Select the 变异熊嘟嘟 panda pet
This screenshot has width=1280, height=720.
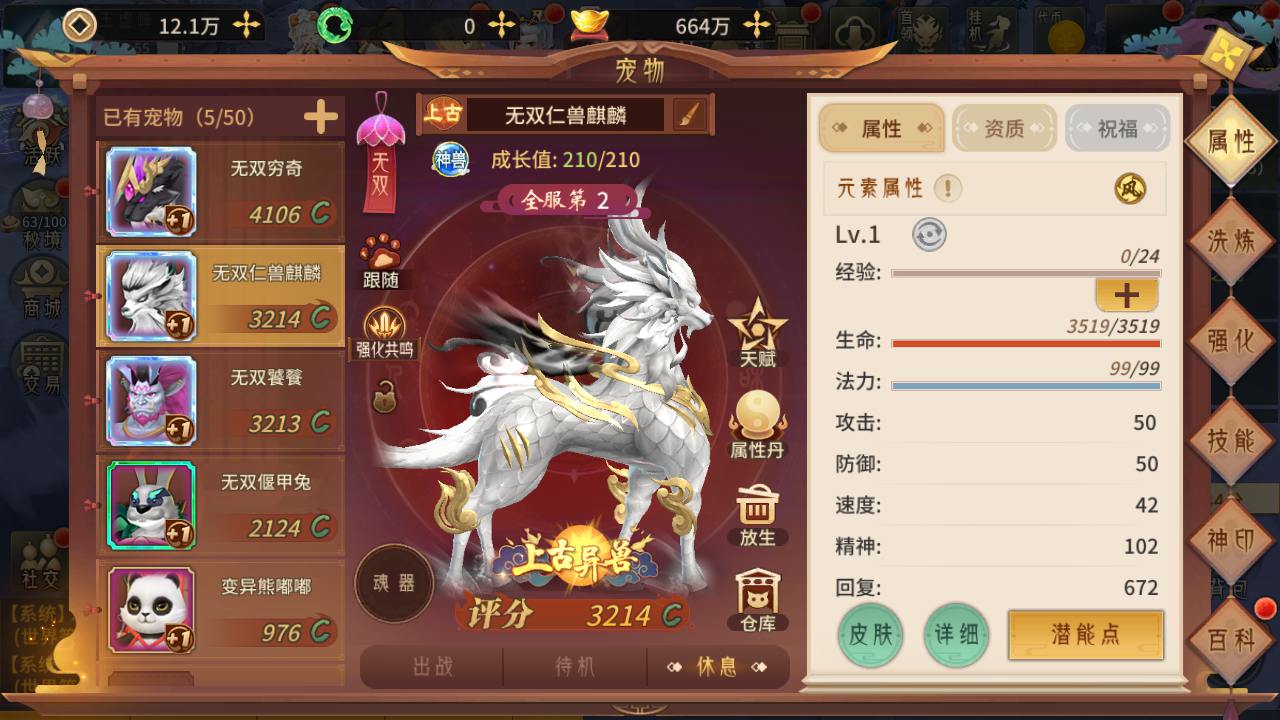pos(220,609)
